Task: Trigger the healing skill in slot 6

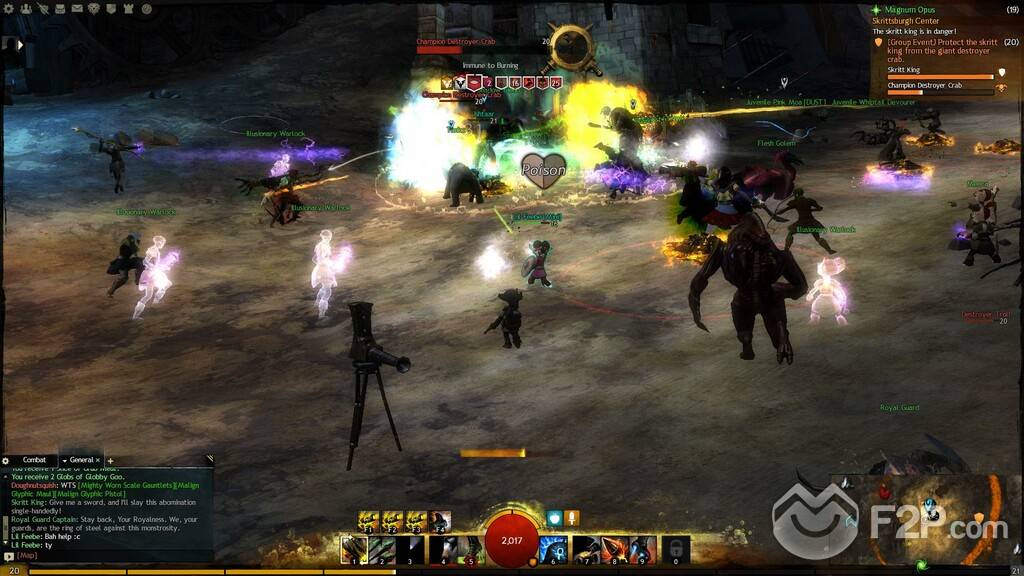Action: tap(554, 549)
